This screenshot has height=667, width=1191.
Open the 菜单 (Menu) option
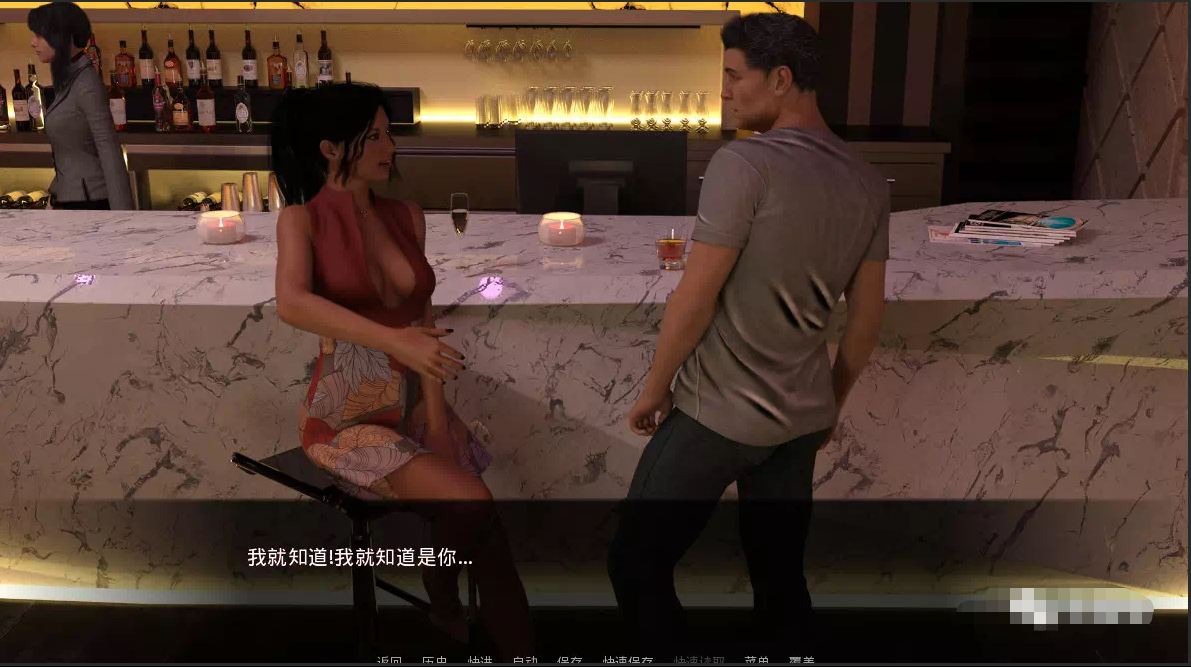[x=757, y=661]
